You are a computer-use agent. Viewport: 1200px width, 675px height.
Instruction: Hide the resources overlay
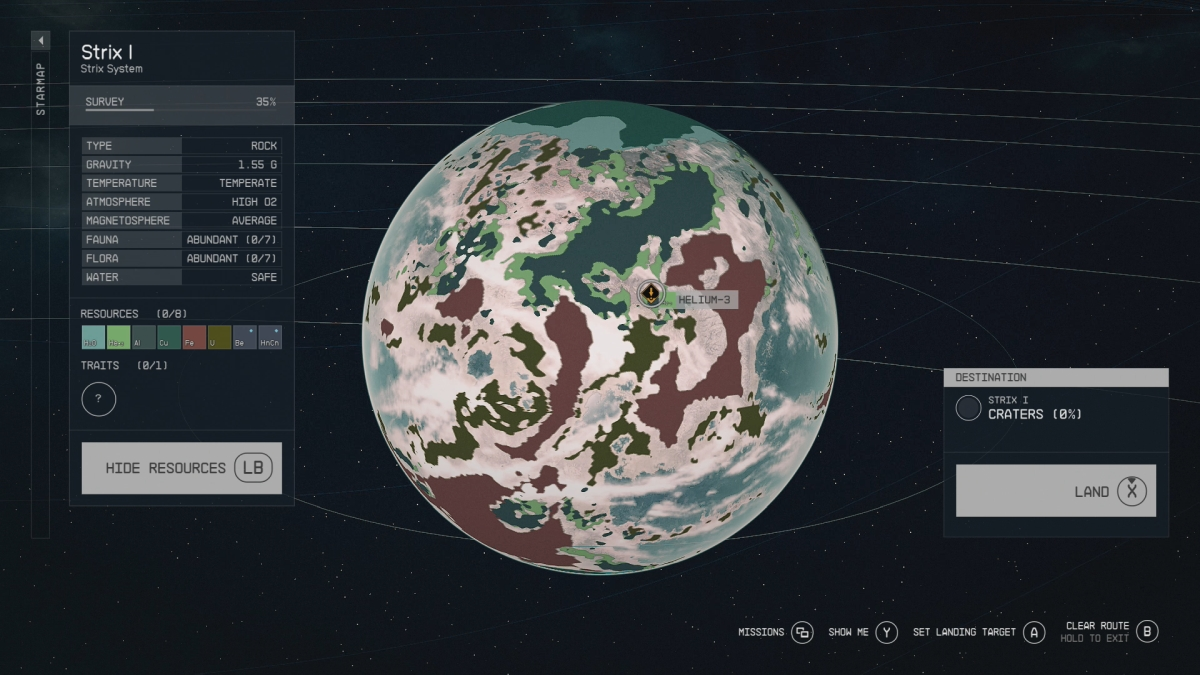coord(181,468)
